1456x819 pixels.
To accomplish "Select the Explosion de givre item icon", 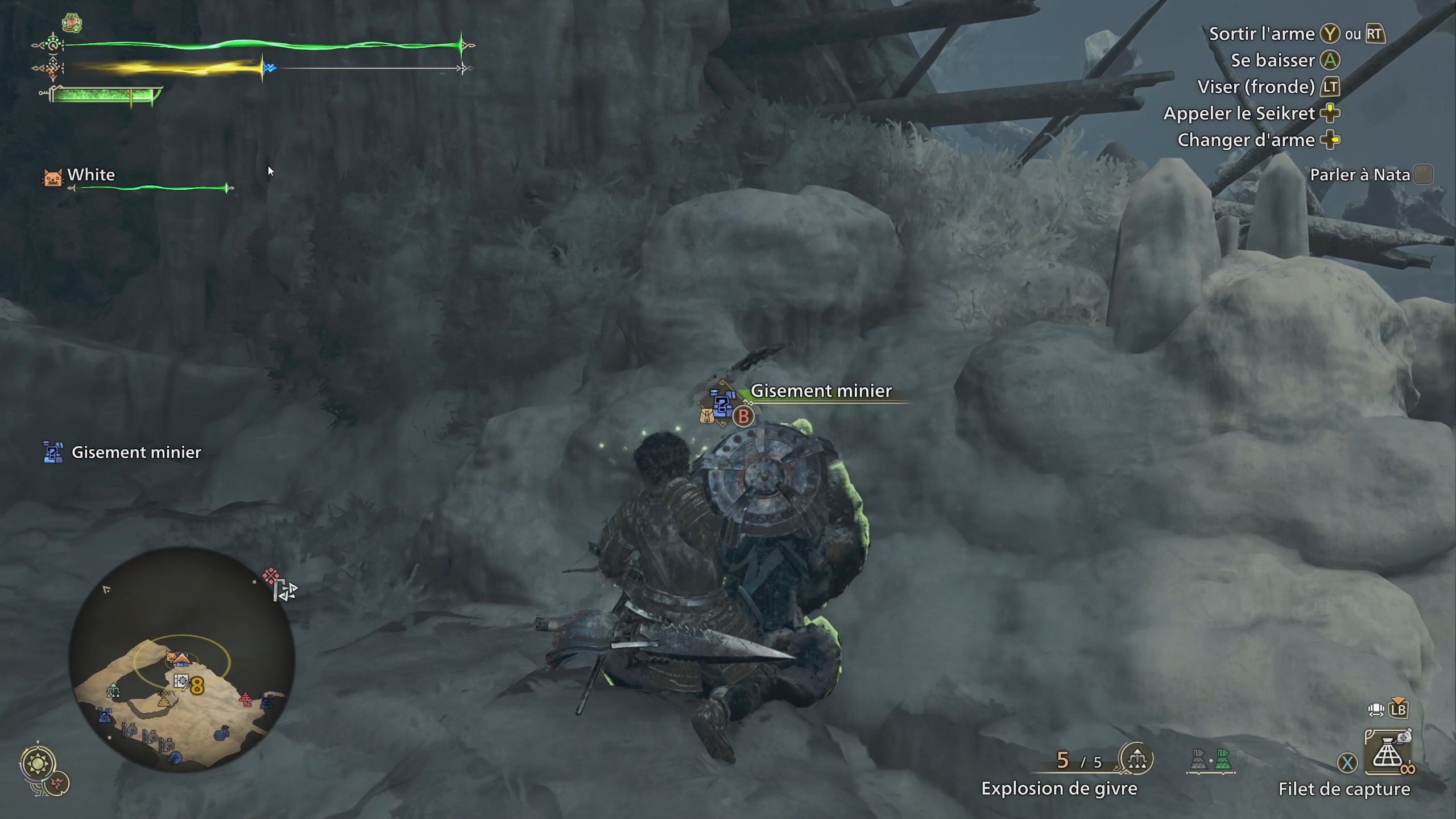I will (x=1136, y=758).
